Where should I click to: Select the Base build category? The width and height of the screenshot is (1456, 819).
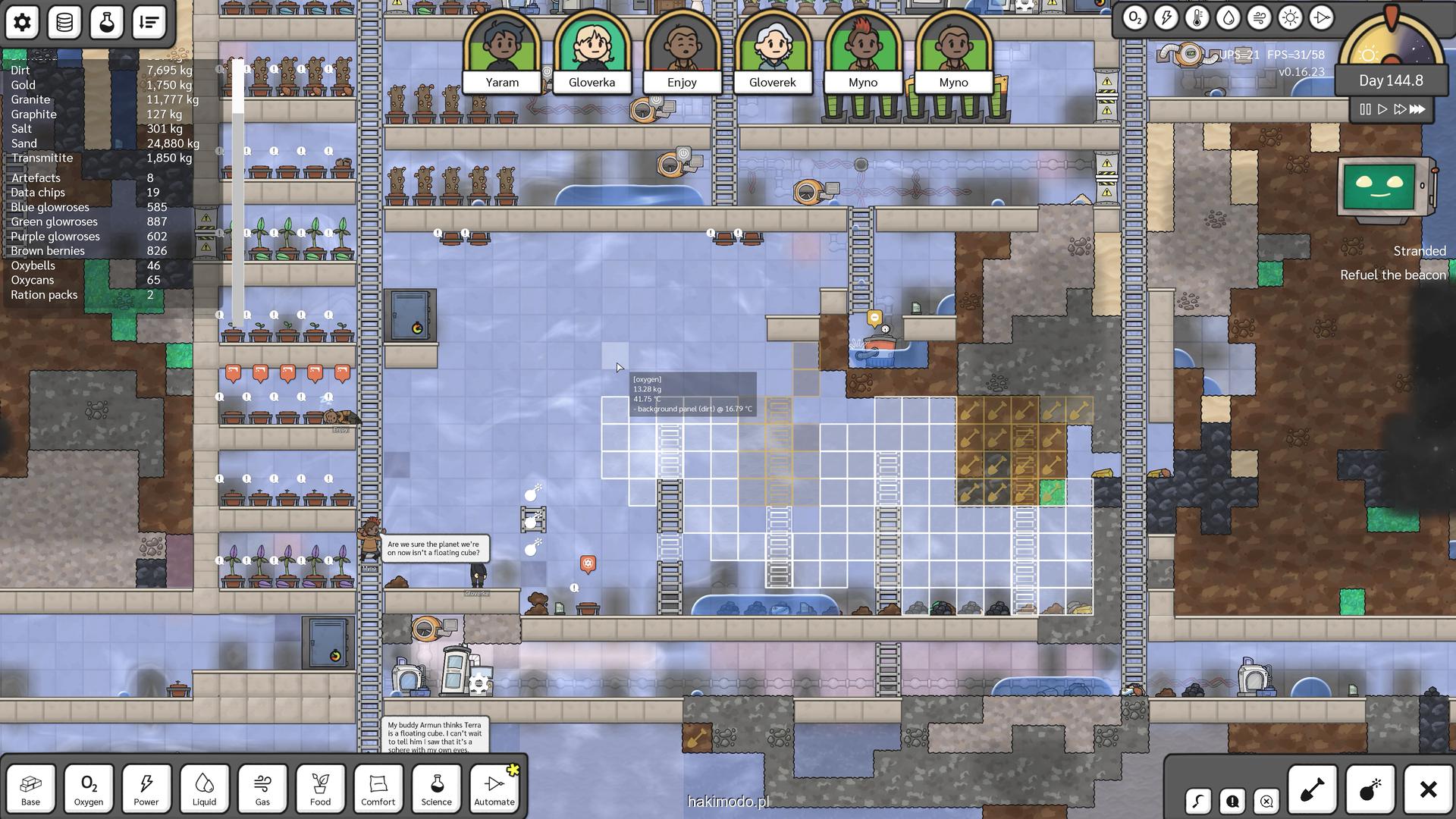[31, 789]
